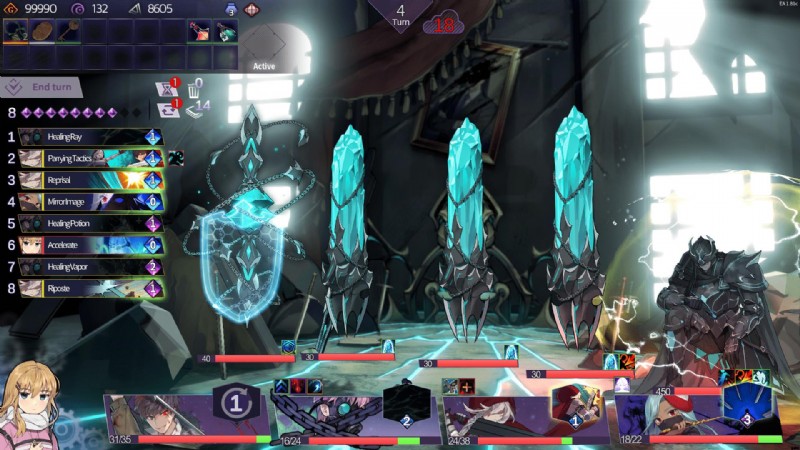Select the hourglass wait icon
Viewport: 800px width, 450px height.
click(x=168, y=88)
